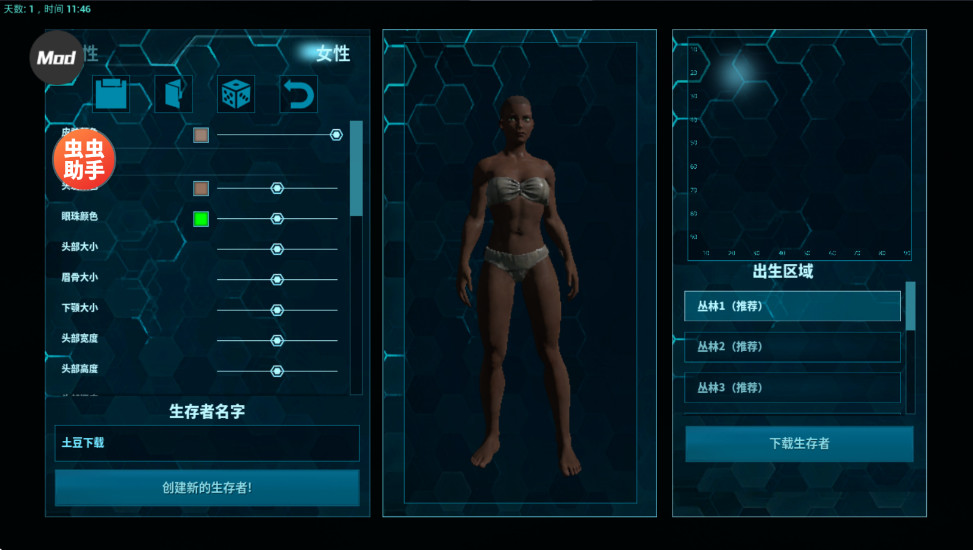
Task: Click the 眼珠颜色 slider handle
Action: (x=277, y=219)
